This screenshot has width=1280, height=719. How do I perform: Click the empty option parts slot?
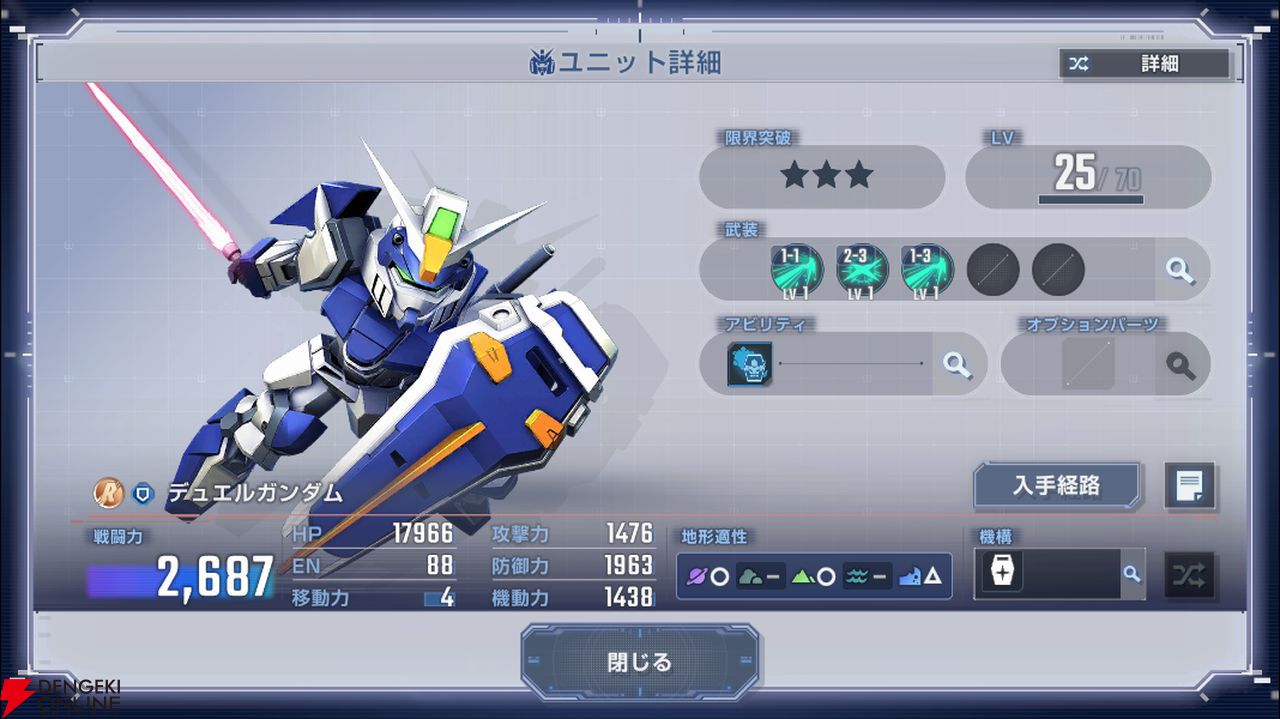pyautogui.click(x=1088, y=364)
